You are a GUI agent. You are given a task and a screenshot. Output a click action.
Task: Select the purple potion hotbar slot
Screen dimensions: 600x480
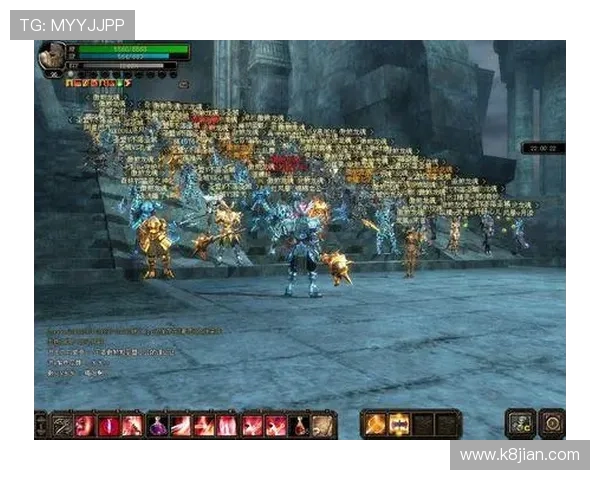click(x=157, y=425)
